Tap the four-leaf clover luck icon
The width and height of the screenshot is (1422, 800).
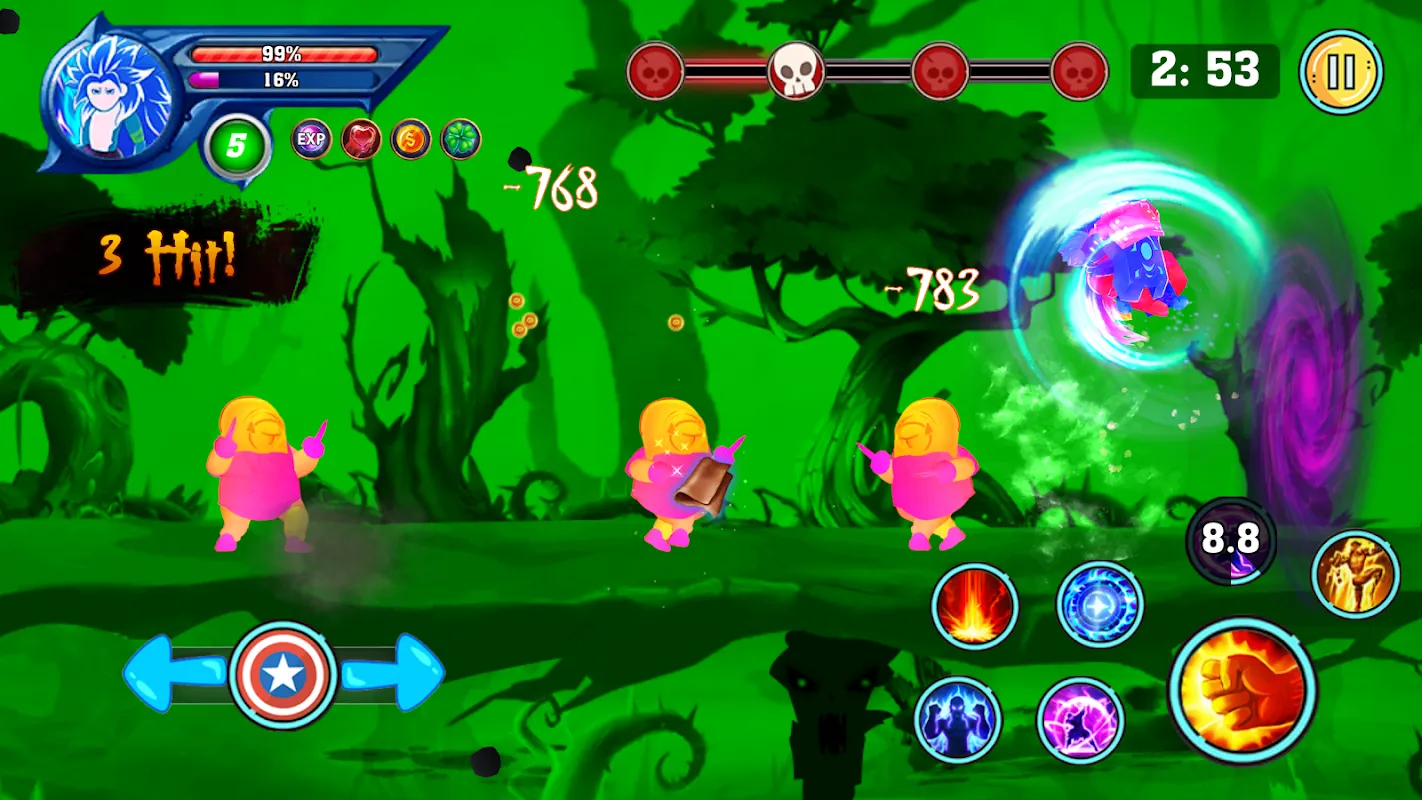(x=461, y=139)
